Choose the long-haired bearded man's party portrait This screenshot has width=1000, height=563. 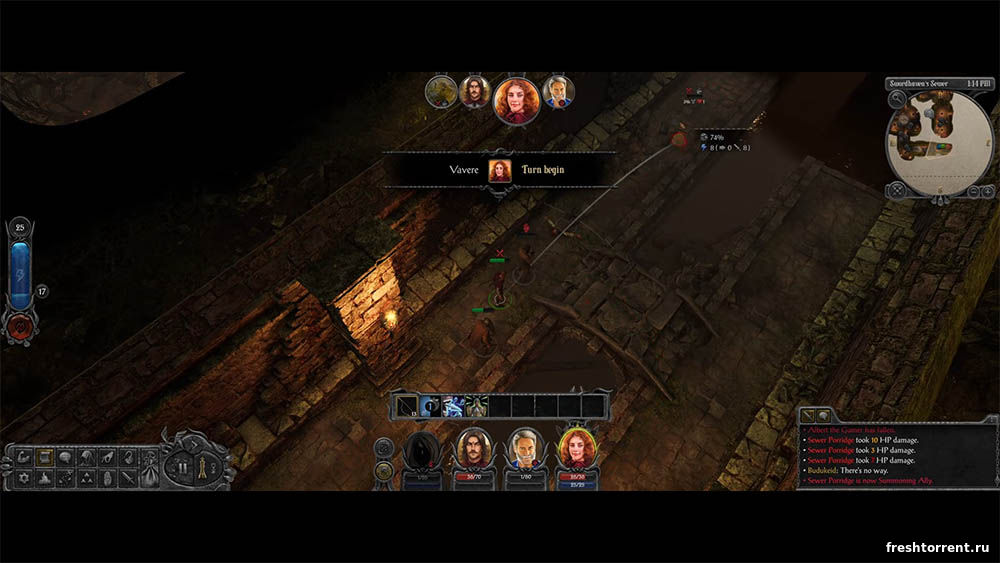[474, 448]
